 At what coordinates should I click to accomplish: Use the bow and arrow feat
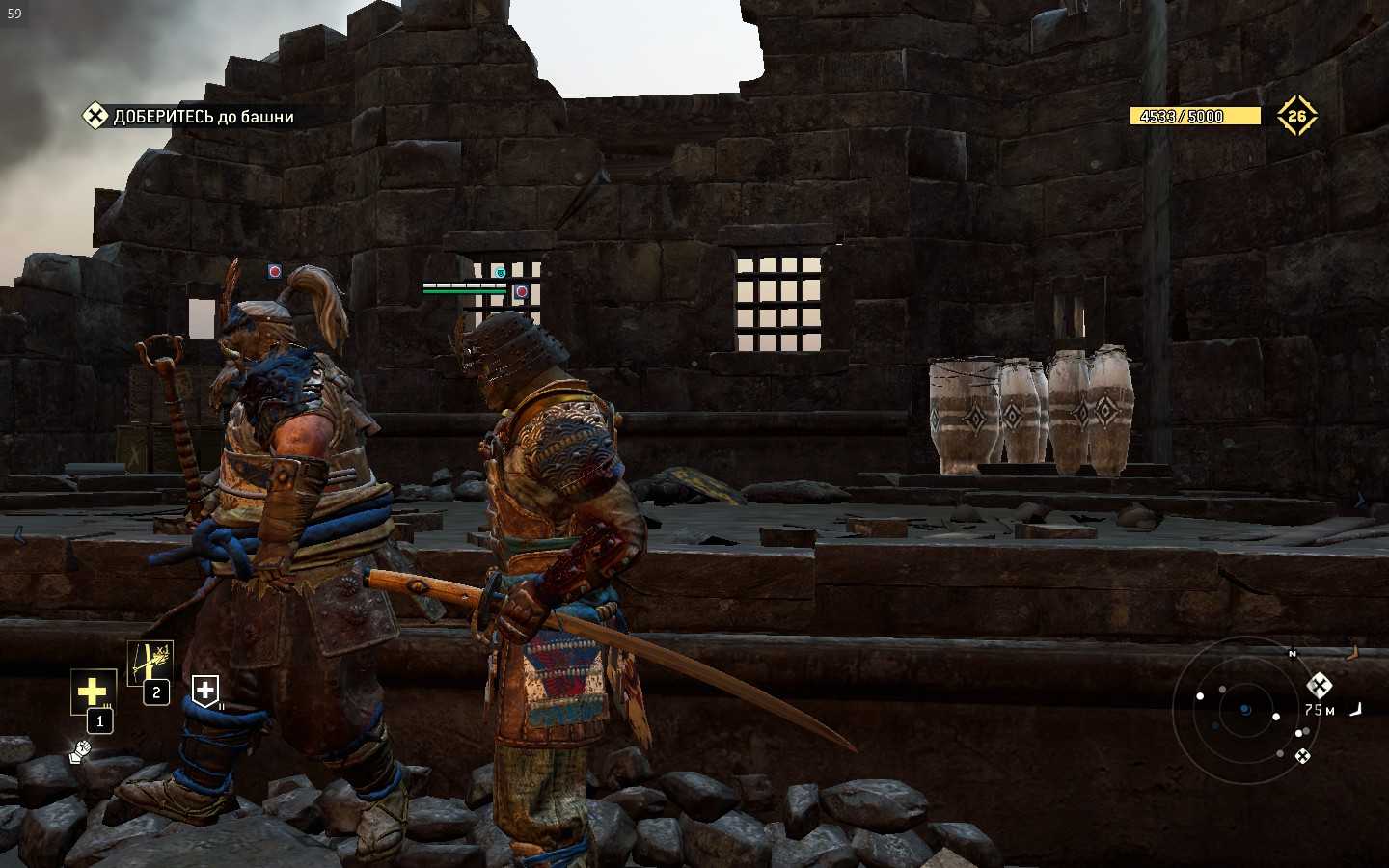[150, 663]
